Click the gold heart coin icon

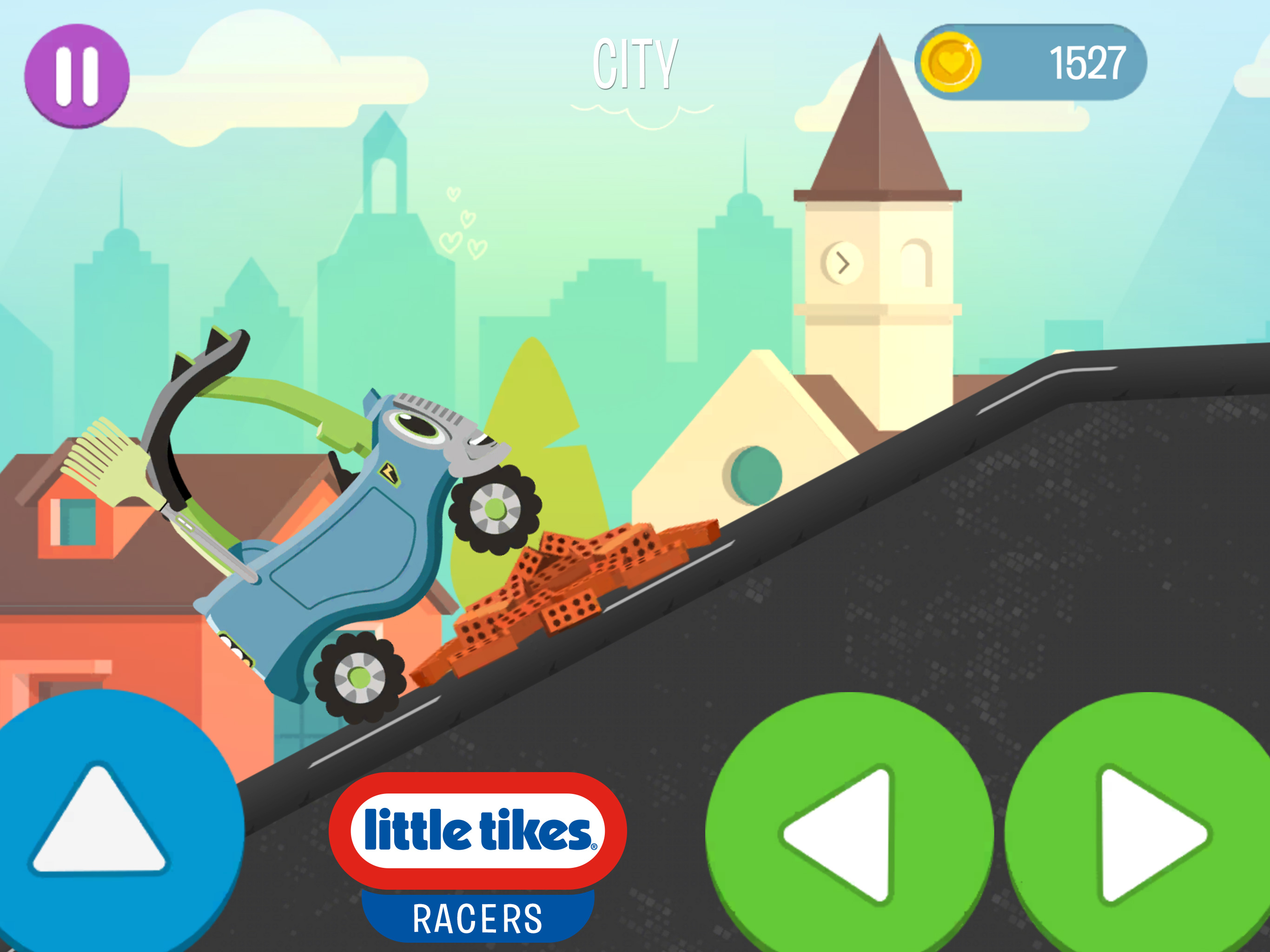coord(950,63)
